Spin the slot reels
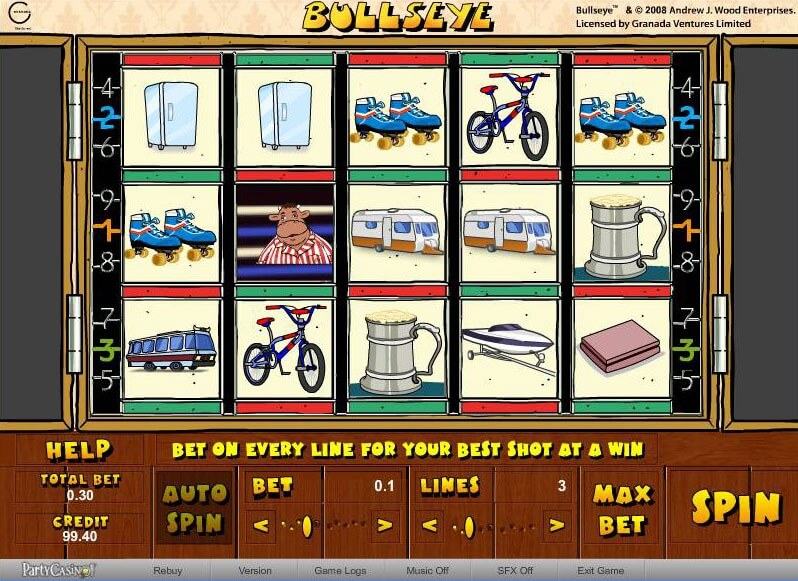Screen dimensions: 798x581 735,507
